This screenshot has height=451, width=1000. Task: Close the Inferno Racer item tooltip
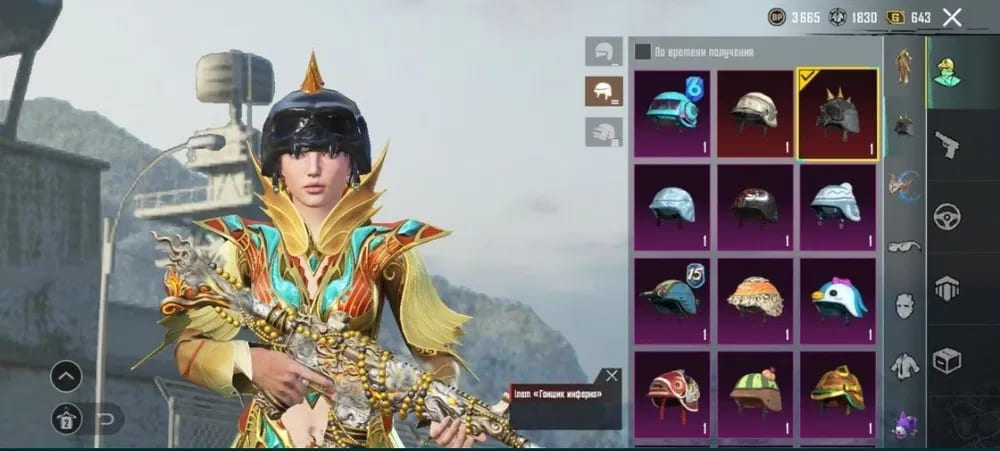pyautogui.click(x=612, y=376)
